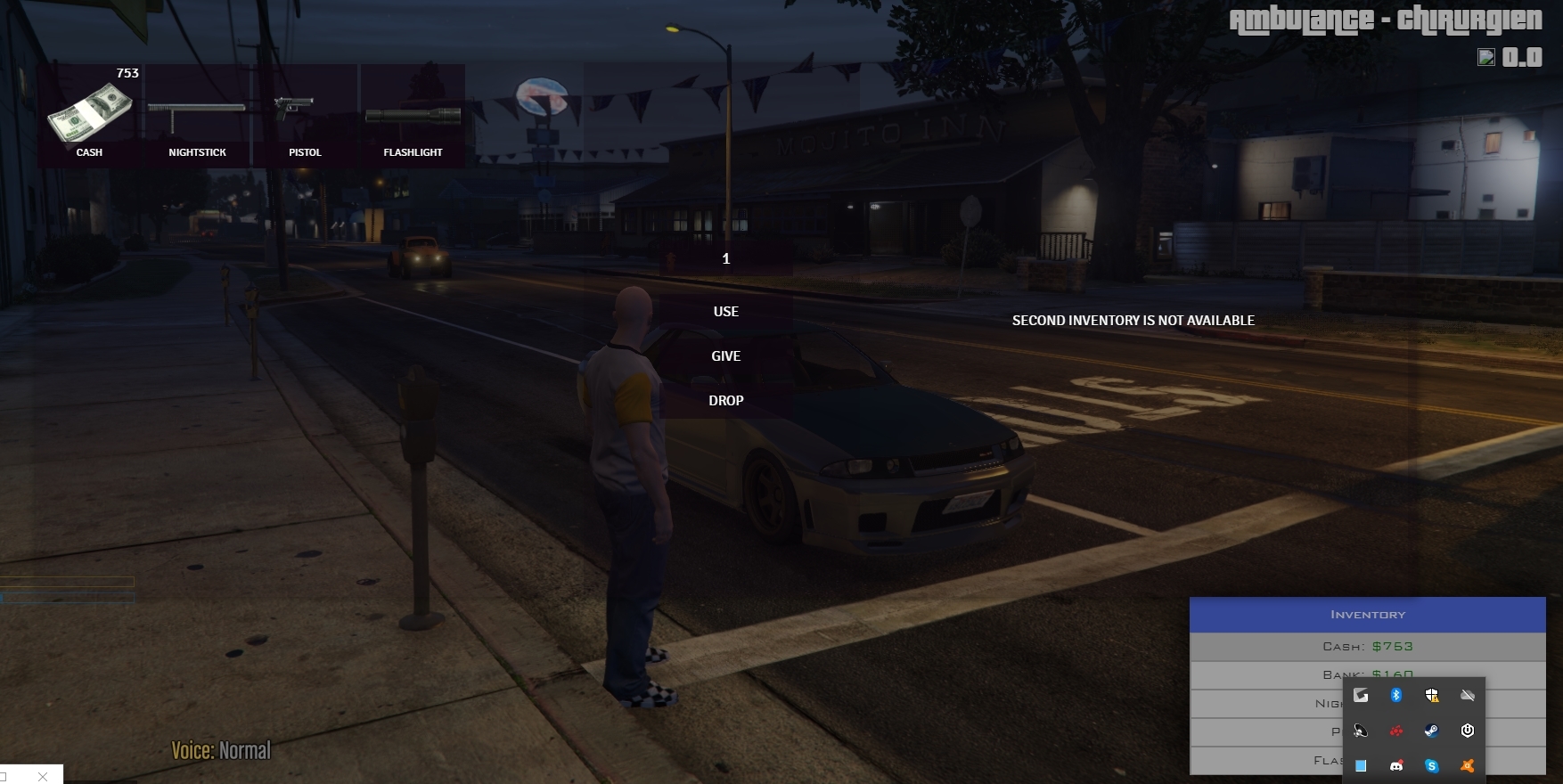Image resolution: width=1563 pixels, height=784 pixels.
Task: Select the Cash row in the Inventory list
Action: click(1367, 647)
